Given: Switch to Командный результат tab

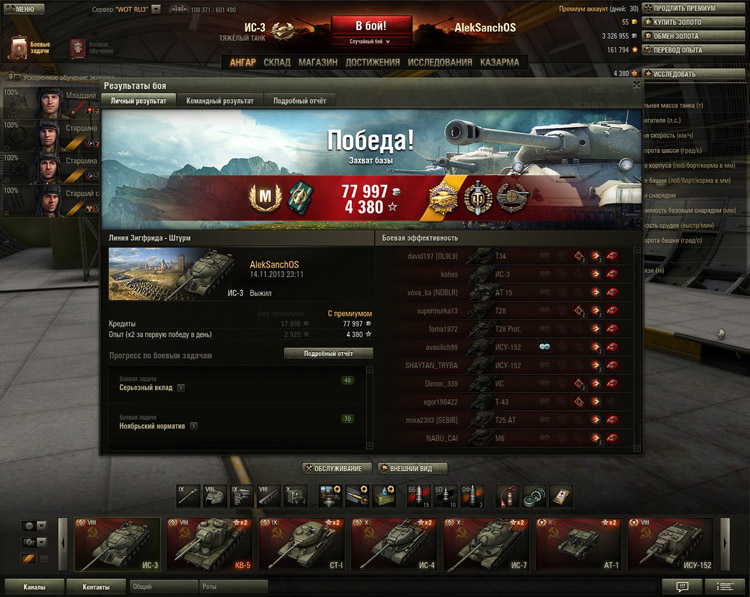Looking at the screenshot, I should tap(219, 101).
